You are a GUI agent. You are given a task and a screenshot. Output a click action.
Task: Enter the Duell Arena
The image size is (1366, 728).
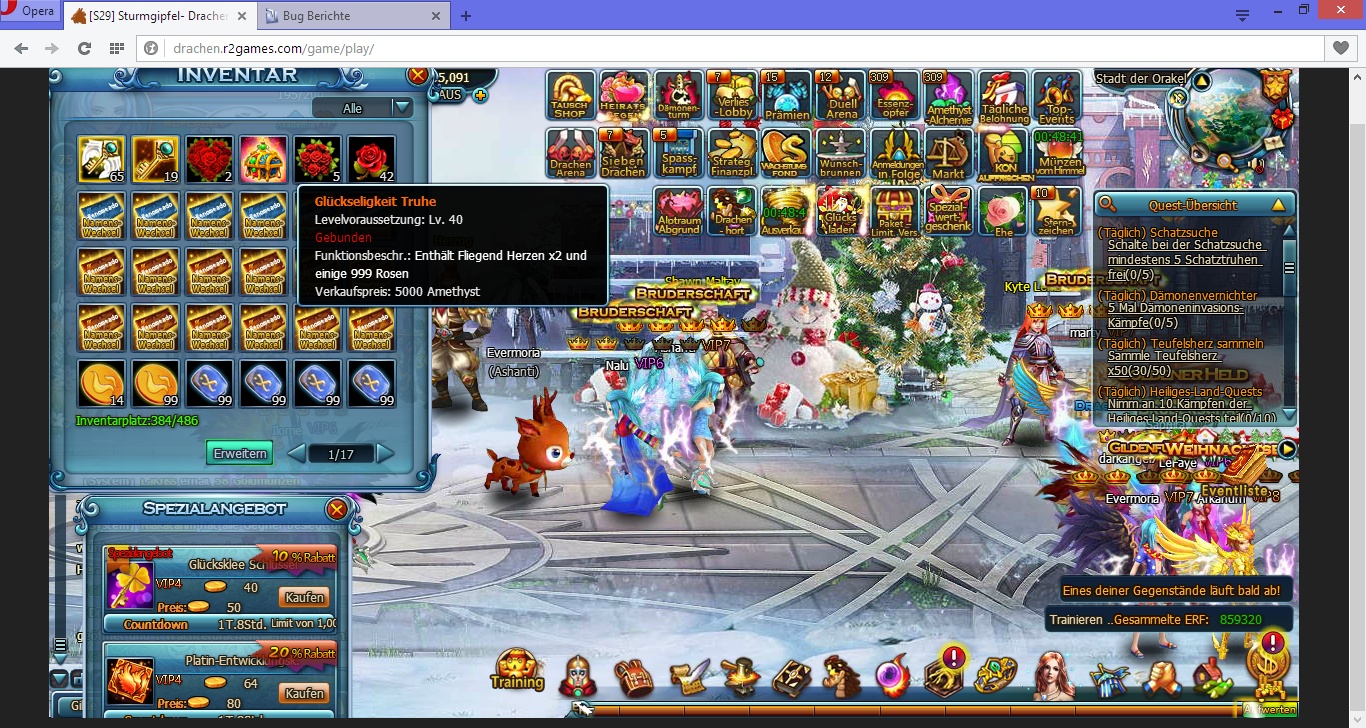pos(841,97)
